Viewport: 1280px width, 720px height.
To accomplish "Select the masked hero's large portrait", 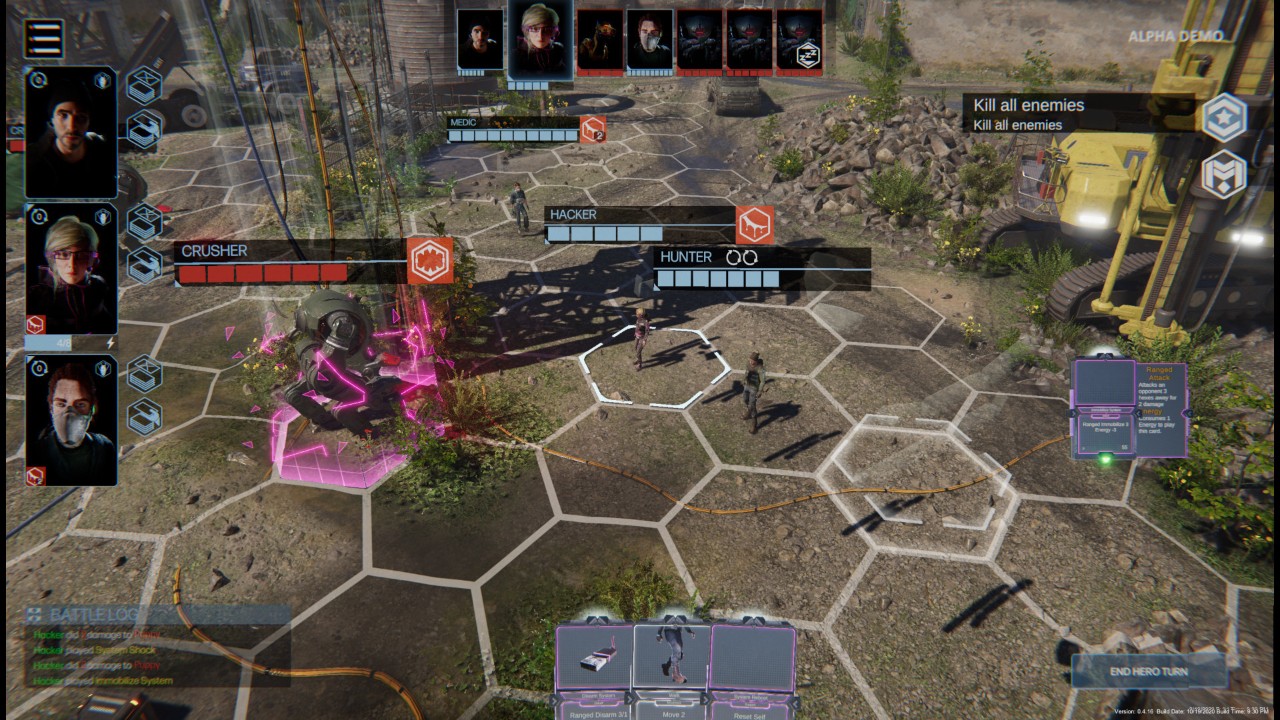I will click(x=71, y=420).
